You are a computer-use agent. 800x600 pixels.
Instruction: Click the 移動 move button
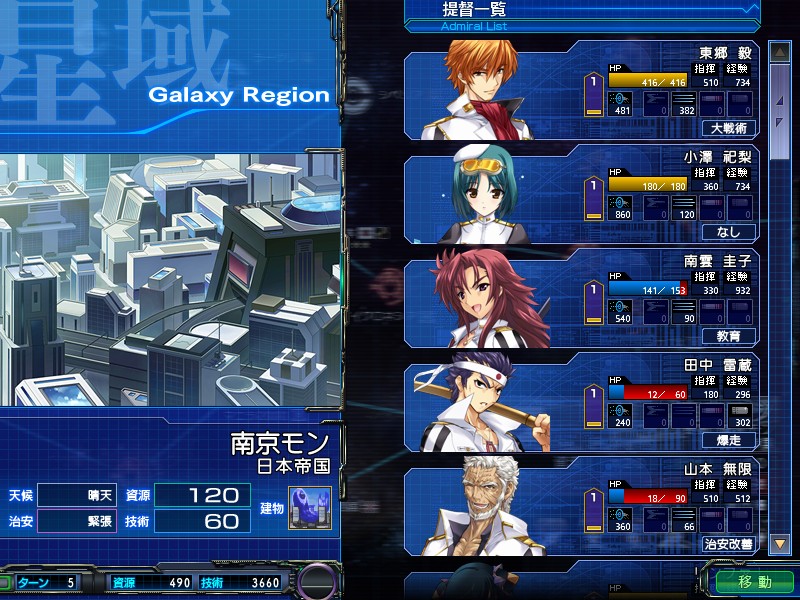point(755,581)
